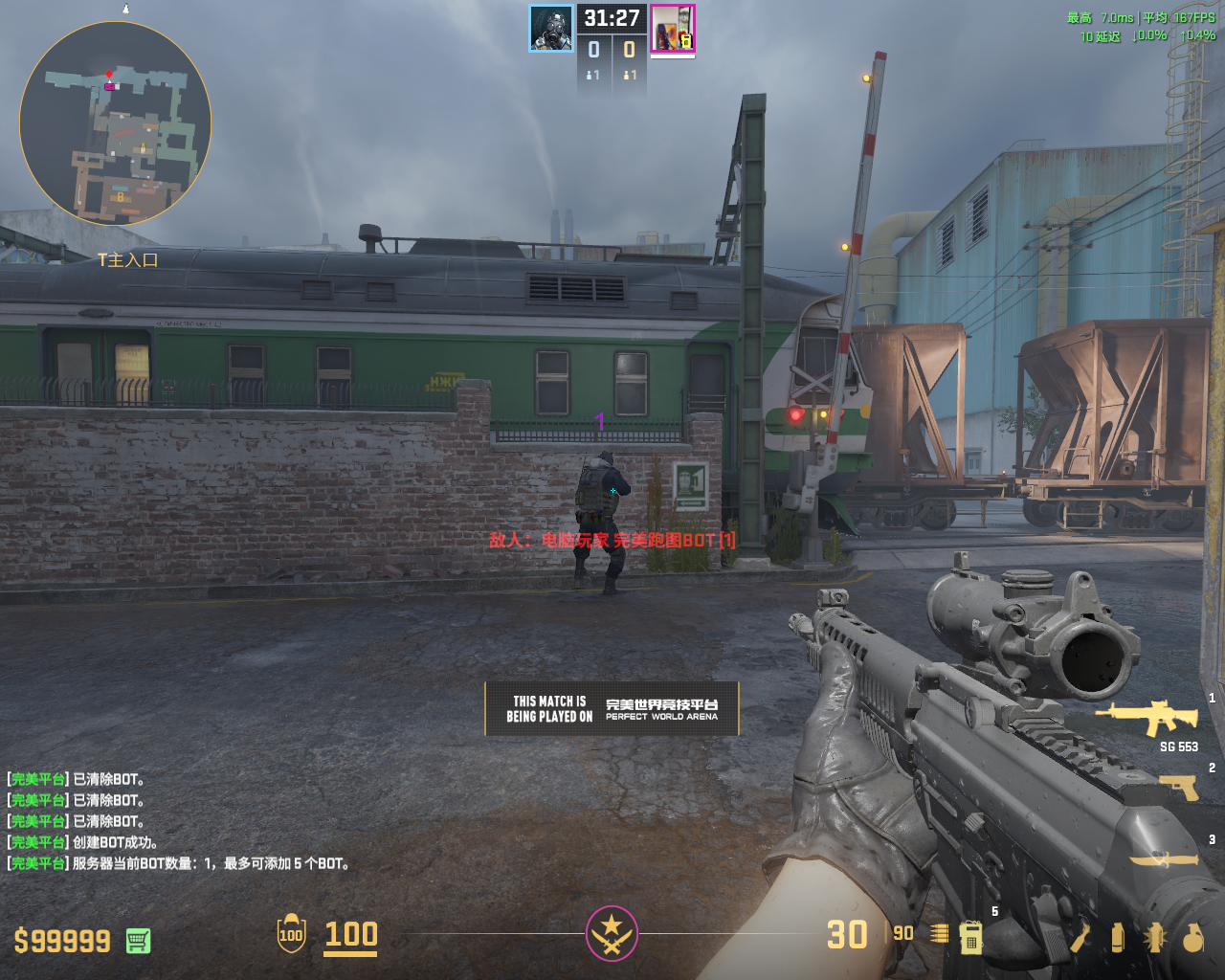Choose the knife weapon slot
Viewport: 1225px width, 980px height.
point(1164,858)
